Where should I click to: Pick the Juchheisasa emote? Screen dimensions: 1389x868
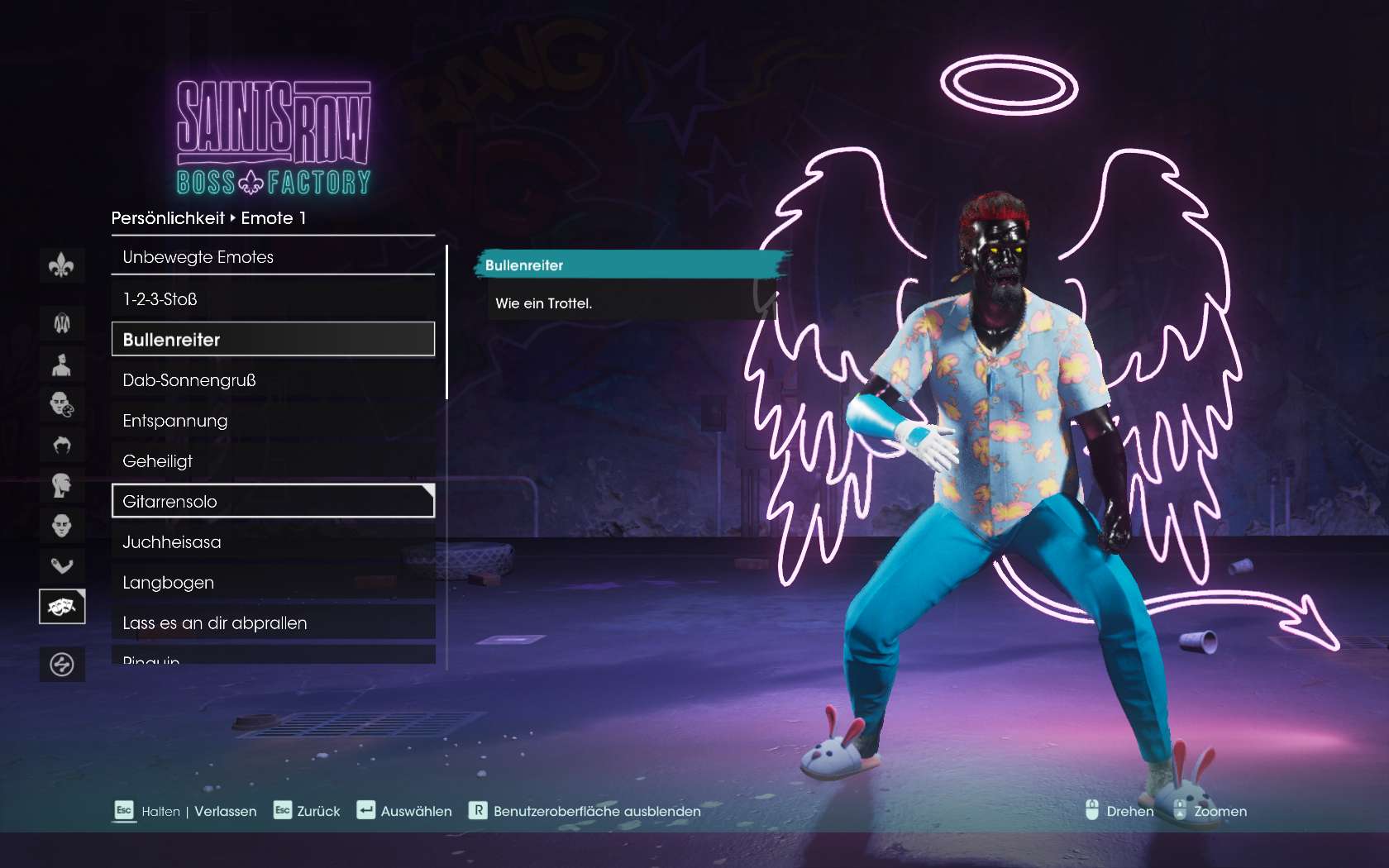click(x=273, y=542)
